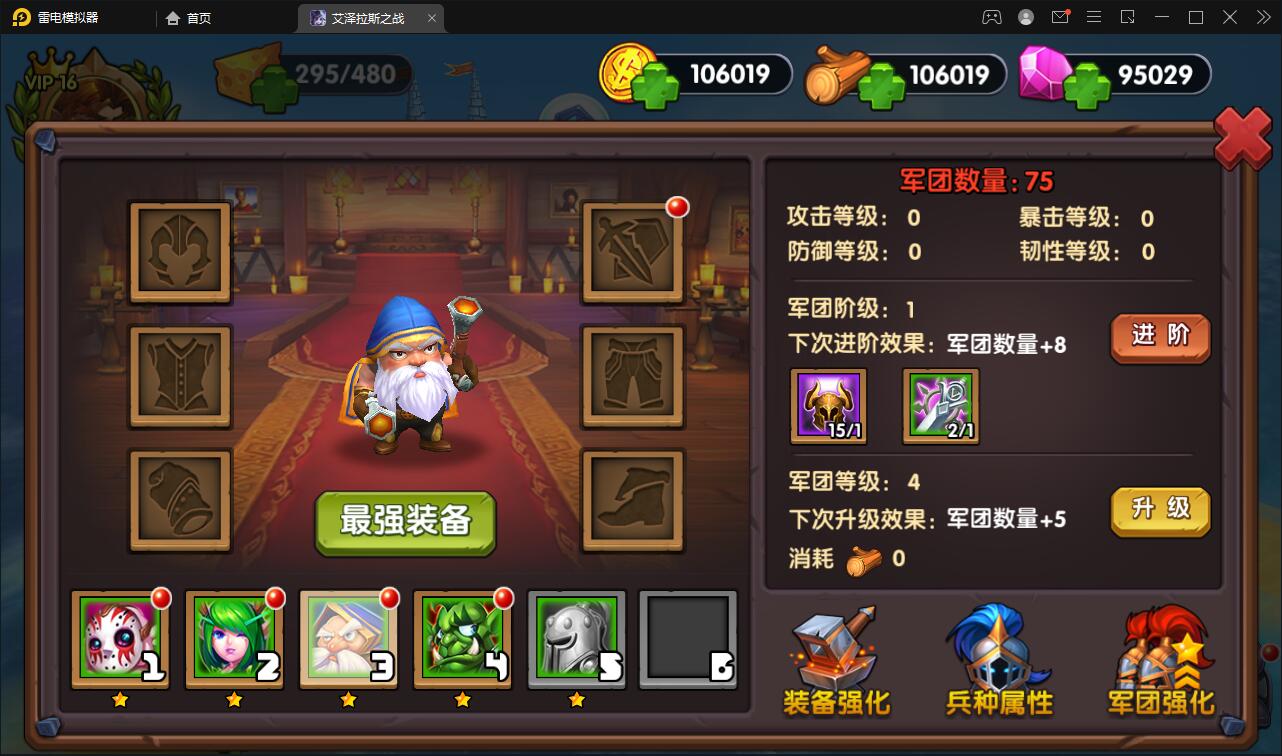Select the weapon slot with red dot notification
This screenshot has width=1282, height=756.
tap(633, 251)
